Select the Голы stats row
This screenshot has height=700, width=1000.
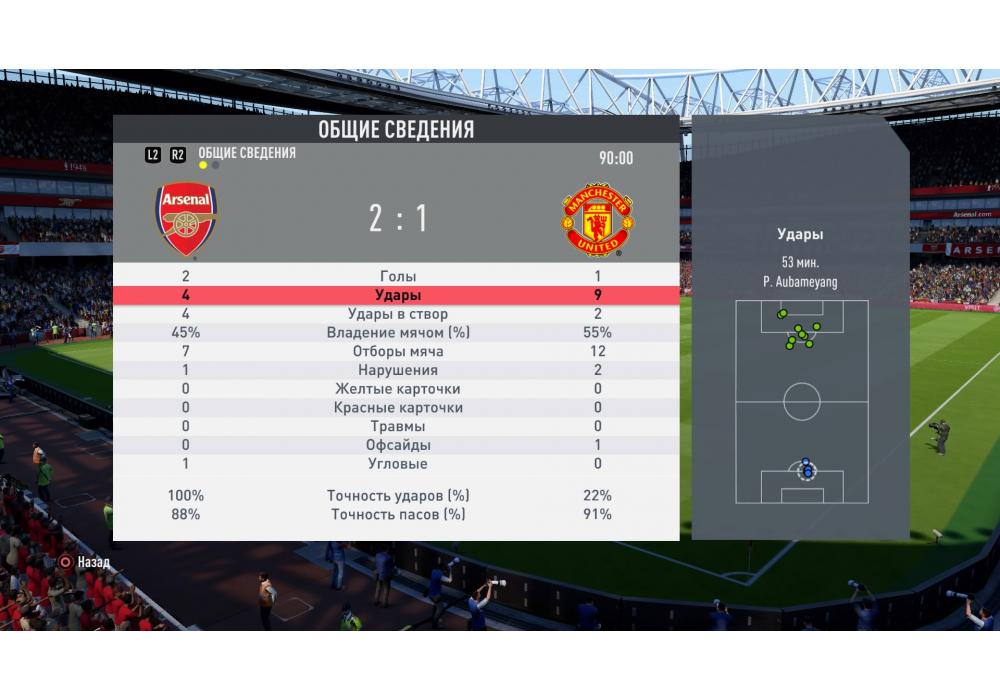click(x=398, y=276)
